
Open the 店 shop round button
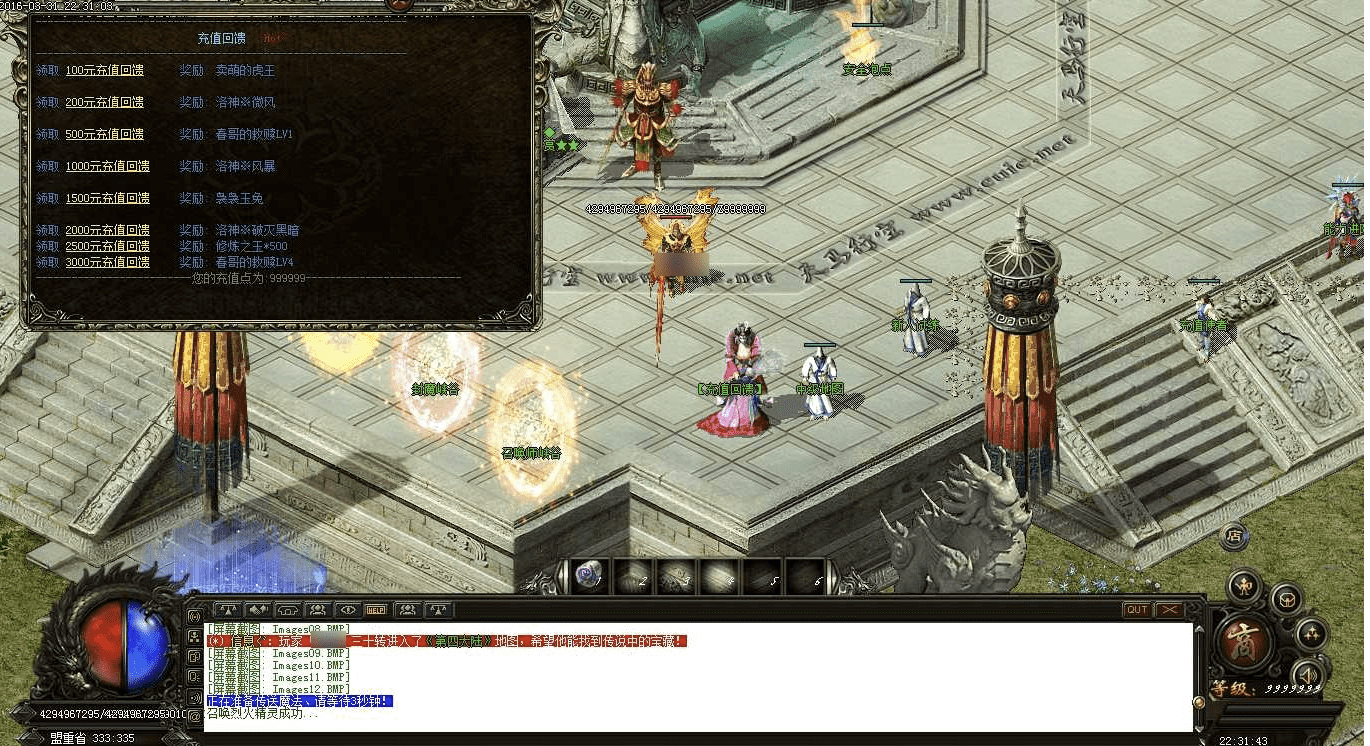pyautogui.click(x=1234, y=535)
